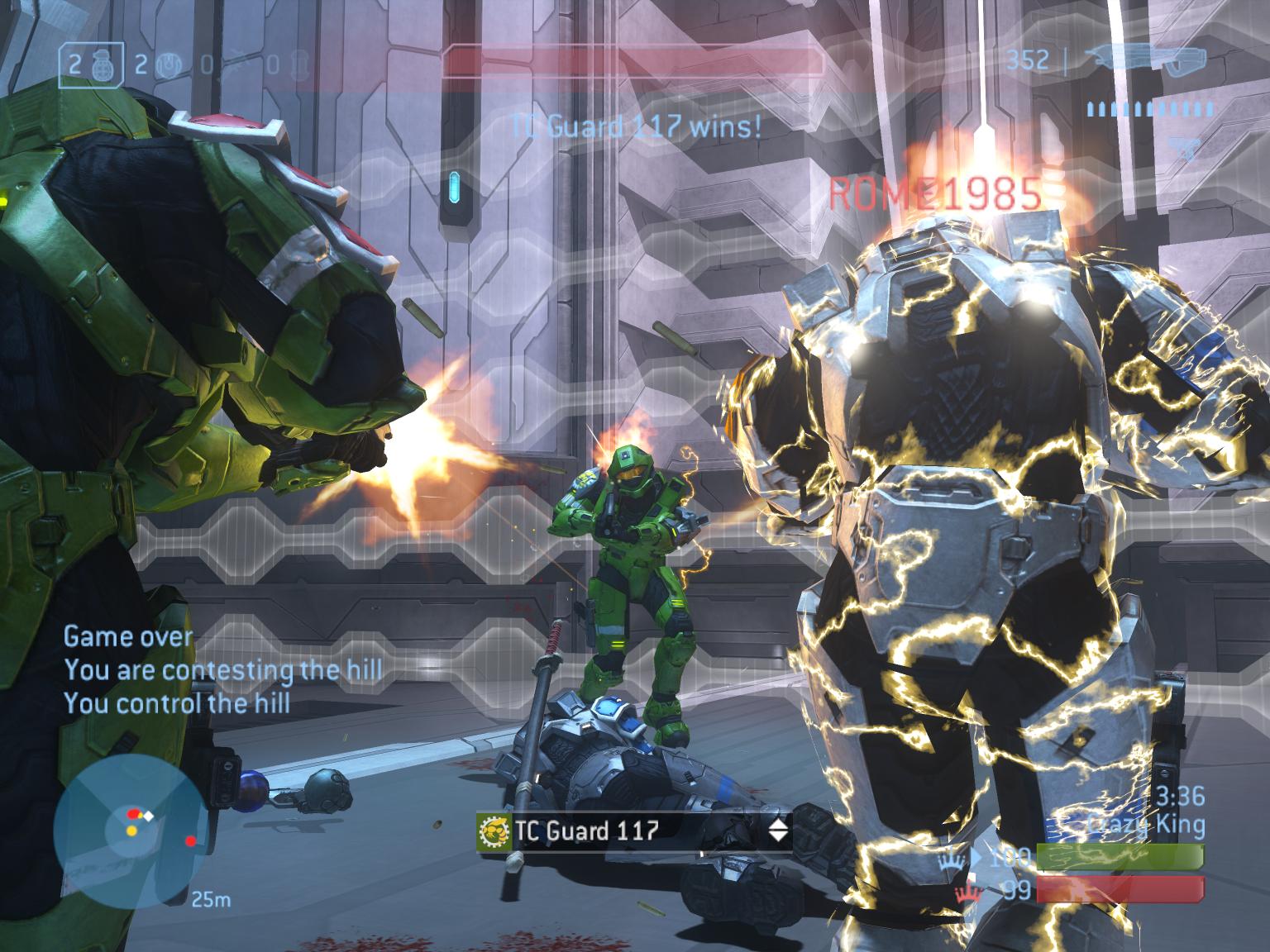Click the firebomb grenade icon
This screenshot has width=1270, height=952.
click(x=299, y=64)
